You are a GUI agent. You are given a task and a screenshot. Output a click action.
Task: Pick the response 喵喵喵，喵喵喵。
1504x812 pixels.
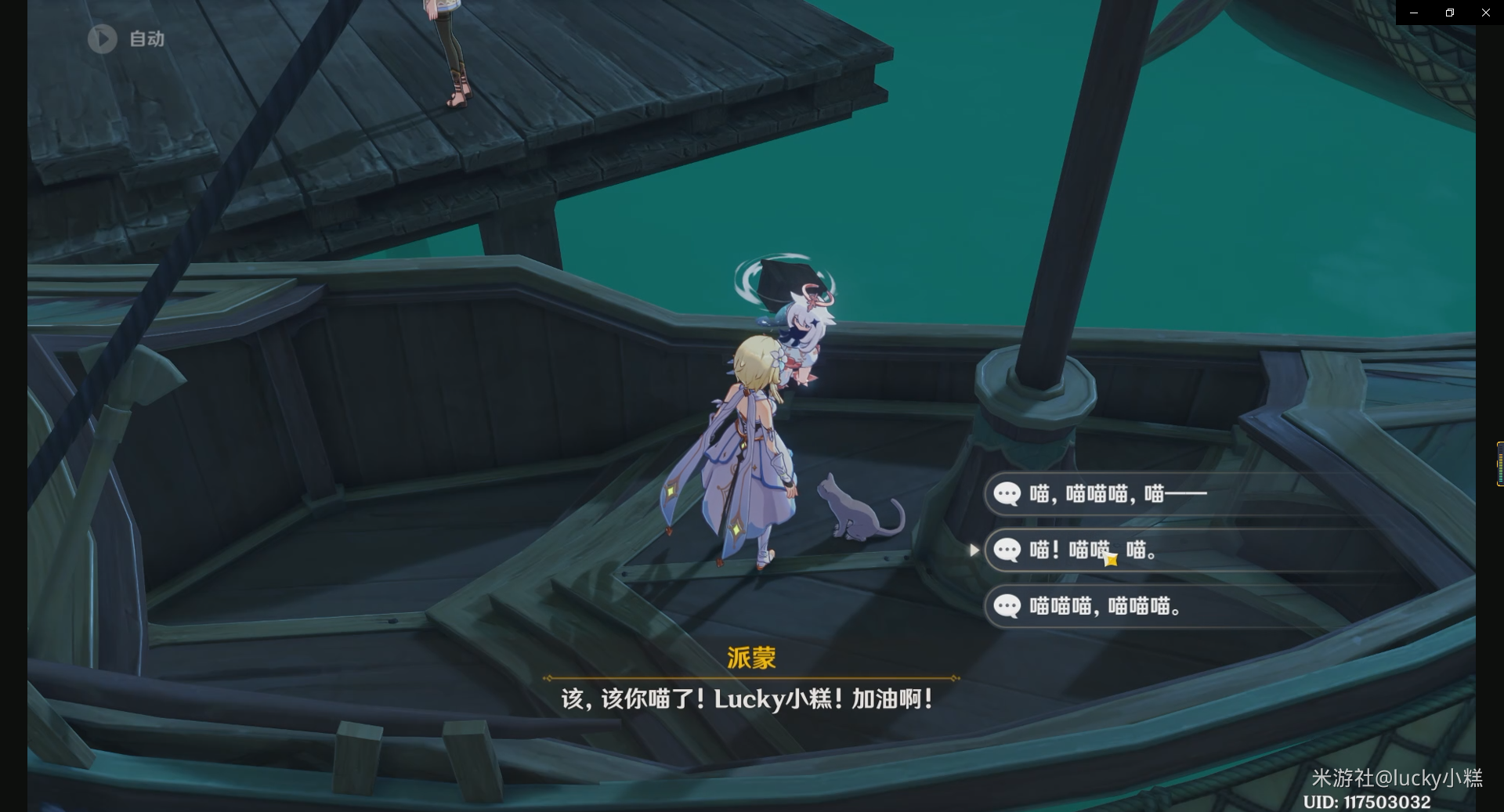1105,606
